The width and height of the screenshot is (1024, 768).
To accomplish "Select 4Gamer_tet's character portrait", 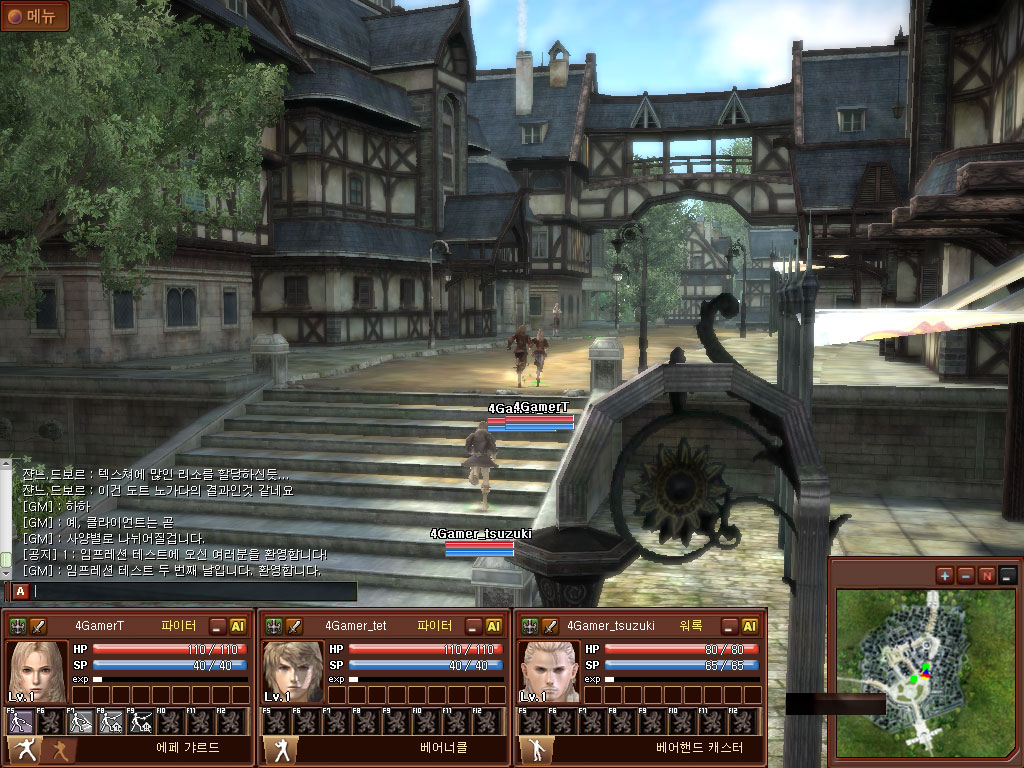I will (293, 671).
